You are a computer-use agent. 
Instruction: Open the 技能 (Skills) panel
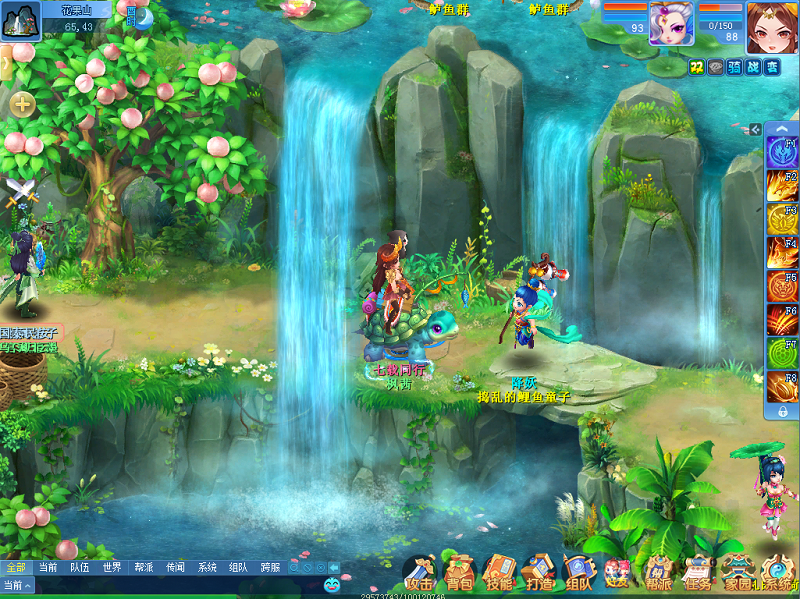click(498, 573)
